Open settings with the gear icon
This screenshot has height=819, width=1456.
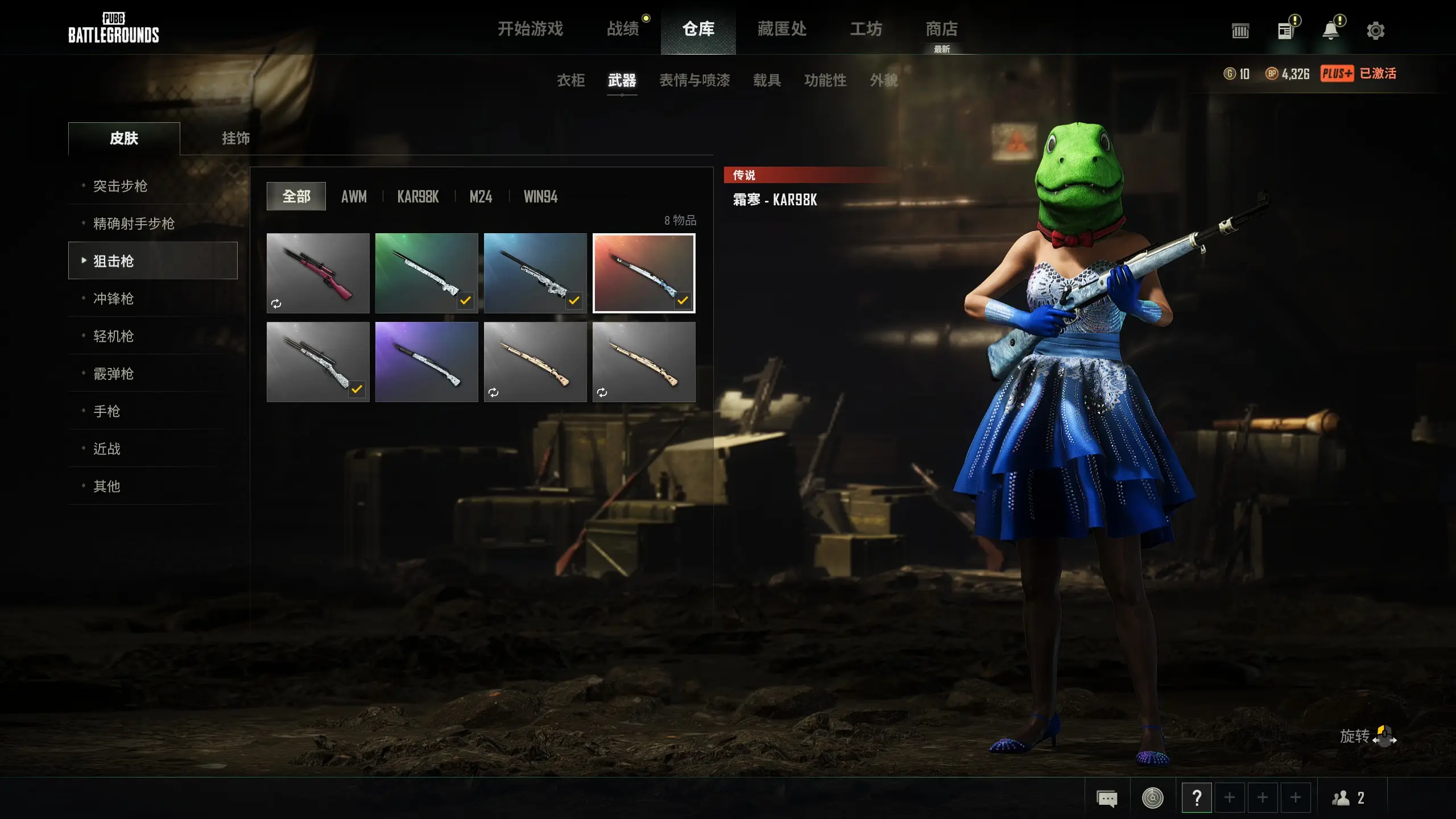click(1375, 31)
